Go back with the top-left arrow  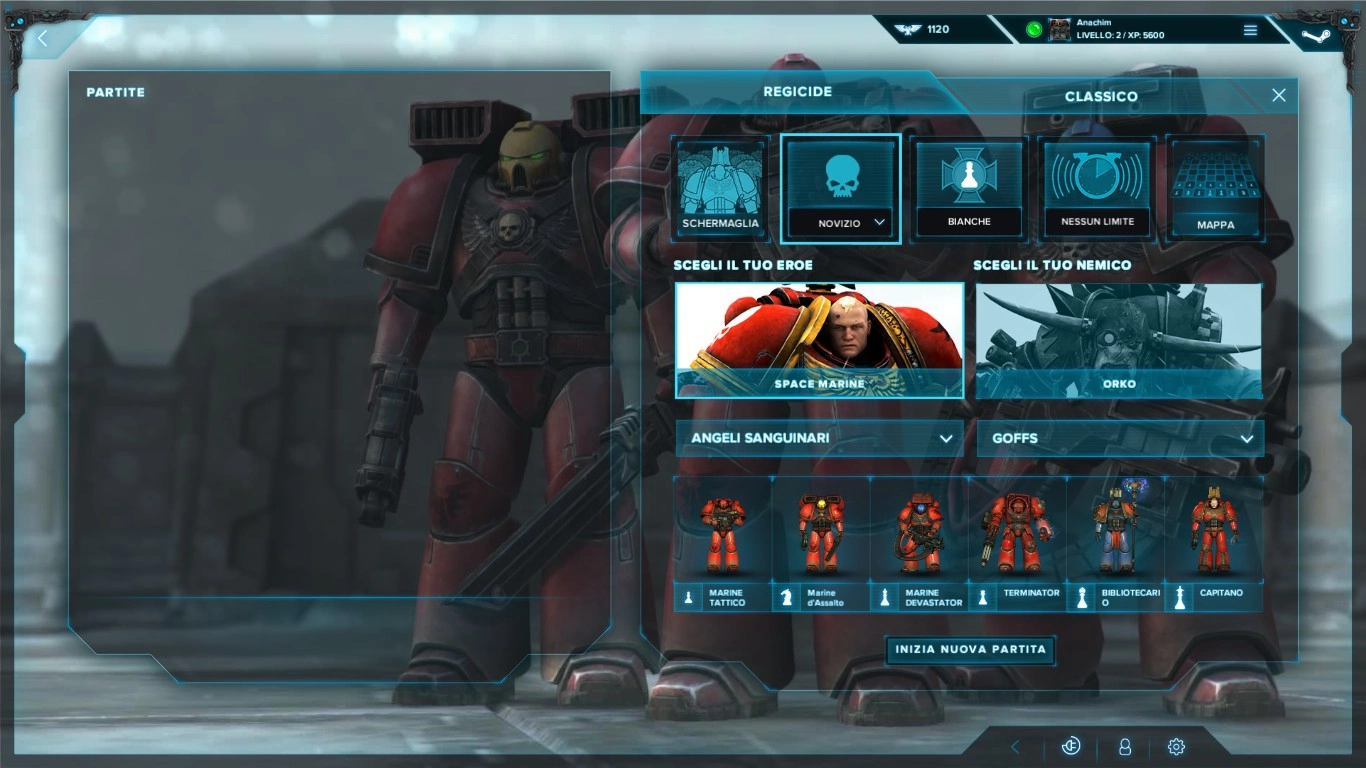coord(43,39)
